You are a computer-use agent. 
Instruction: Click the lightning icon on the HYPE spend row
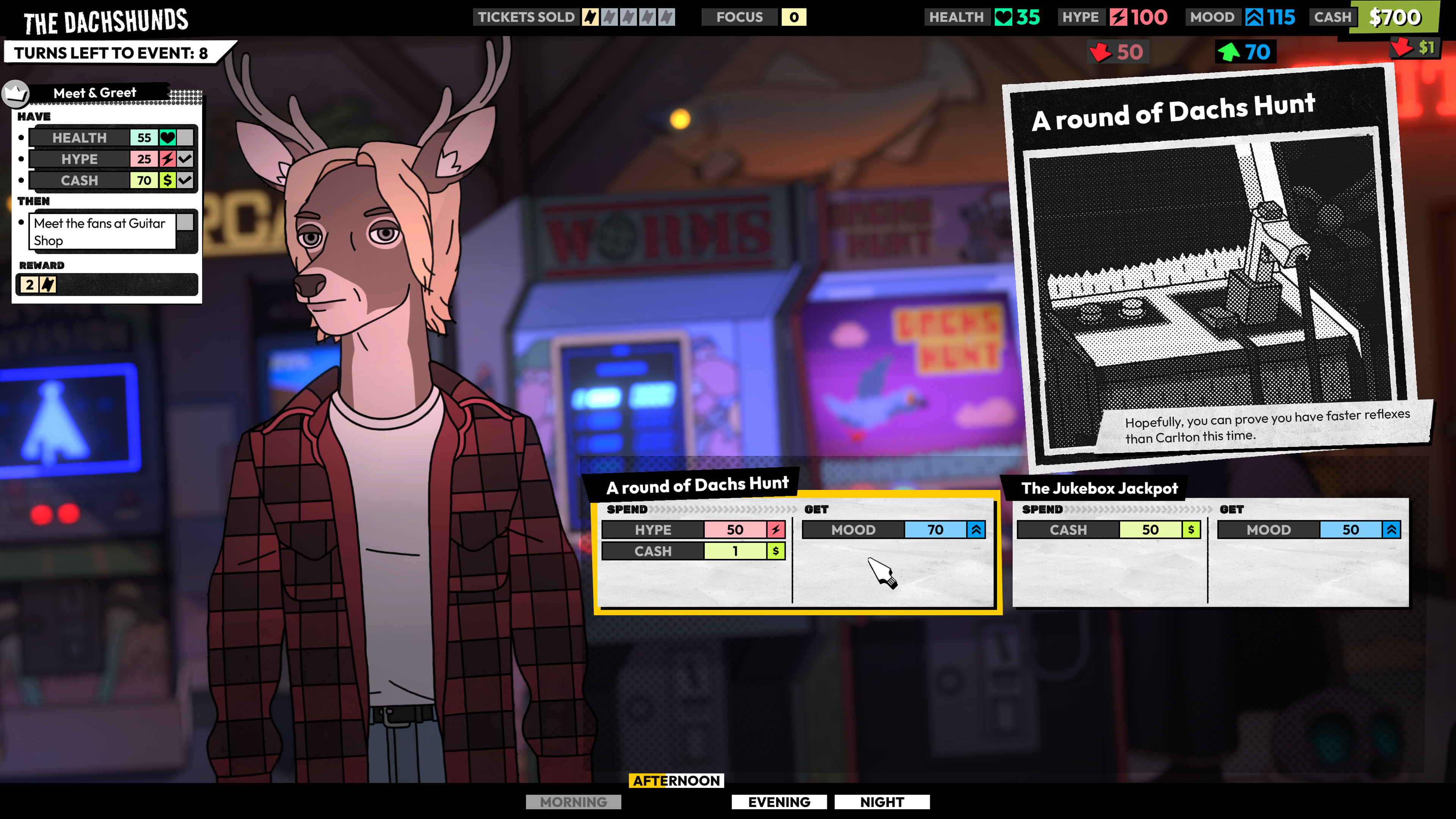click(777, 530)
